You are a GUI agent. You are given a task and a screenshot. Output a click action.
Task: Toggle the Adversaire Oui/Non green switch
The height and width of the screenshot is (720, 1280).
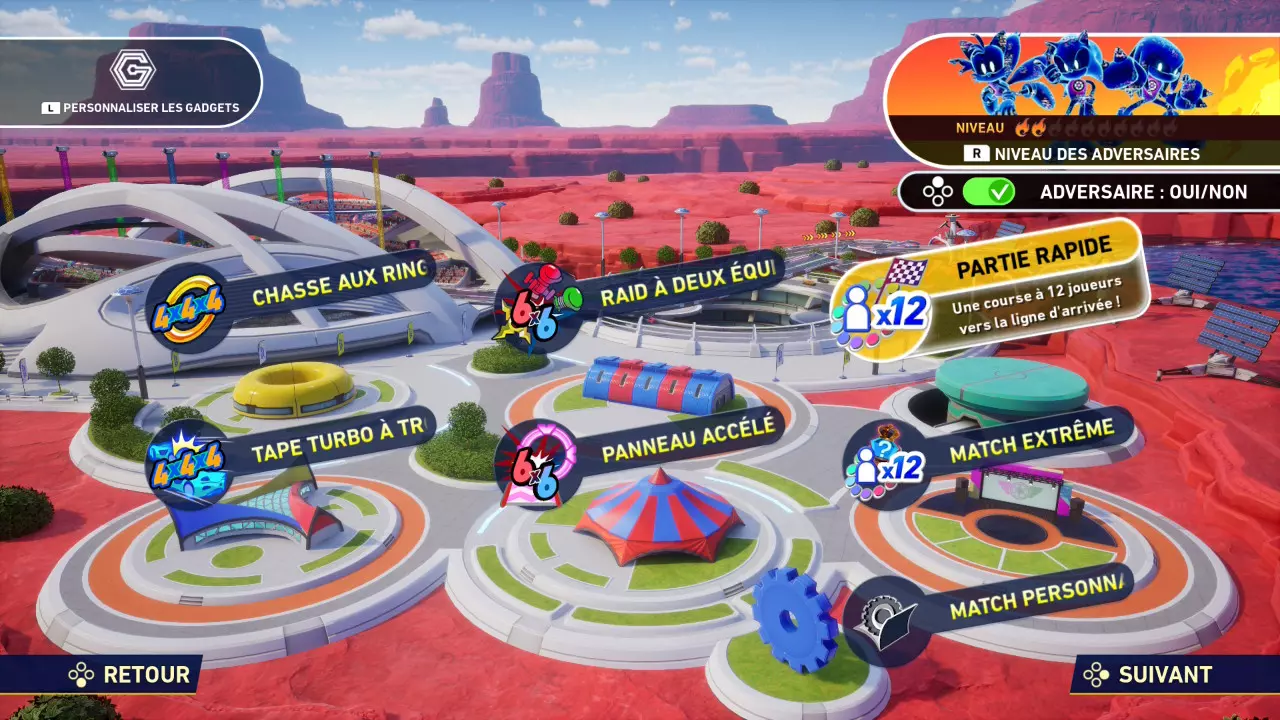(x=988, y=192)
